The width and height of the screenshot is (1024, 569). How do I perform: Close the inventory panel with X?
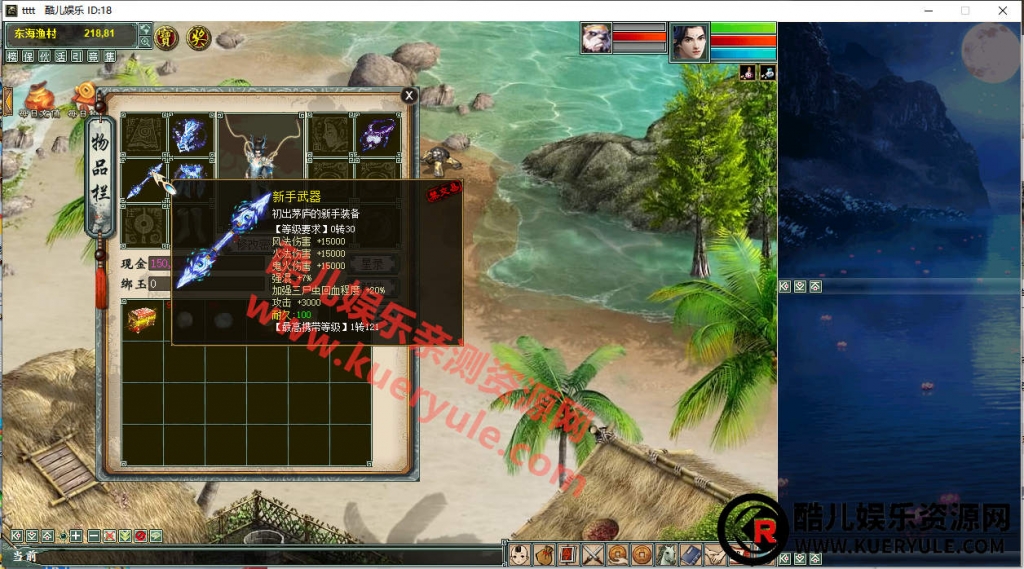pos(409,95)
